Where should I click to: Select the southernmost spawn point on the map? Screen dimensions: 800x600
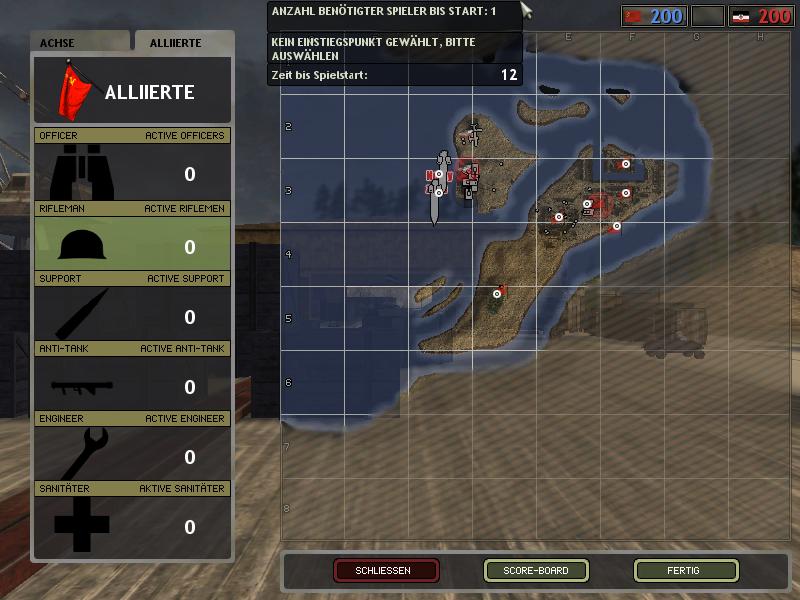[497, 294]
